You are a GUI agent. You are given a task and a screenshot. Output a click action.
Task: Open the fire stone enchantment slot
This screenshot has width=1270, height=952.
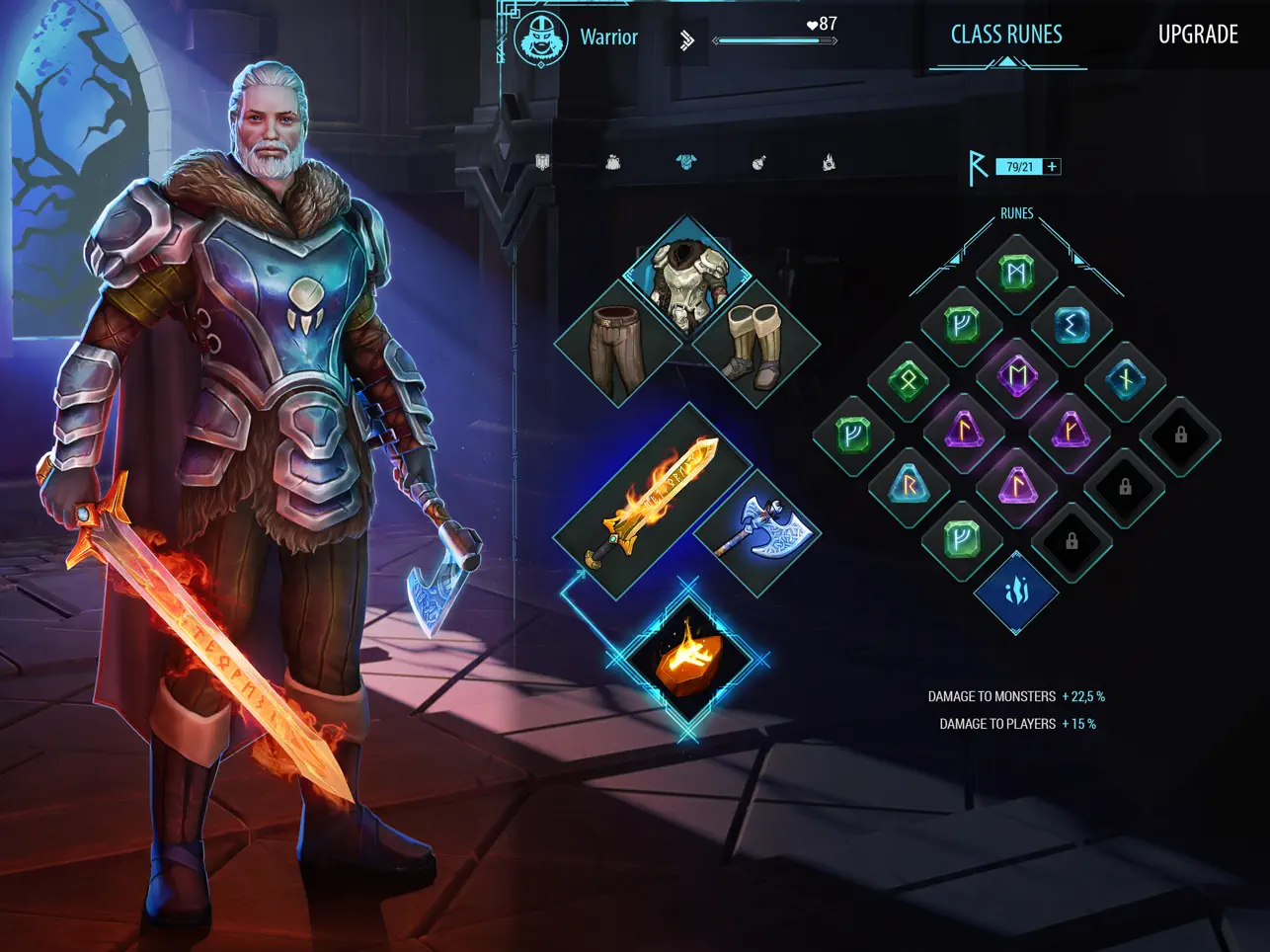tap(687, 658)
